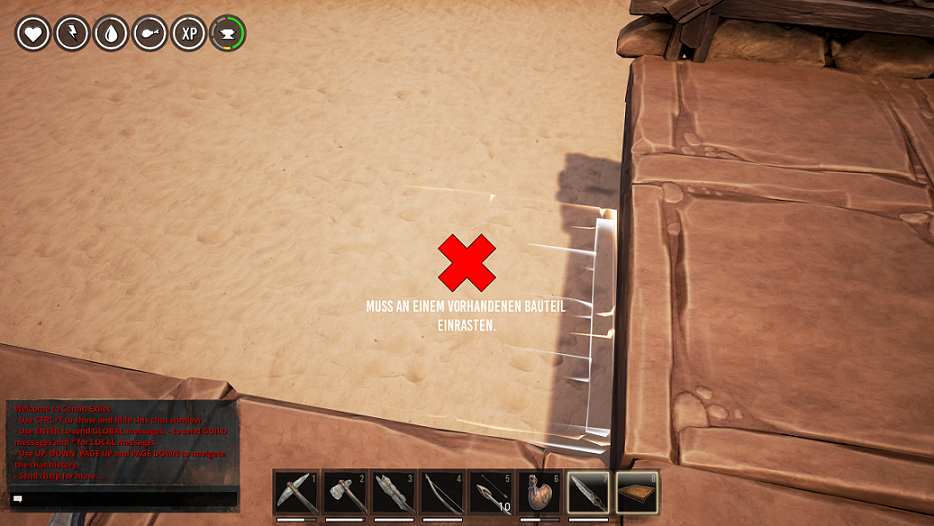Screen dimensions: 934x526
Task: Pick the arrows stack in hotbar slot 5
Action: 491,493
